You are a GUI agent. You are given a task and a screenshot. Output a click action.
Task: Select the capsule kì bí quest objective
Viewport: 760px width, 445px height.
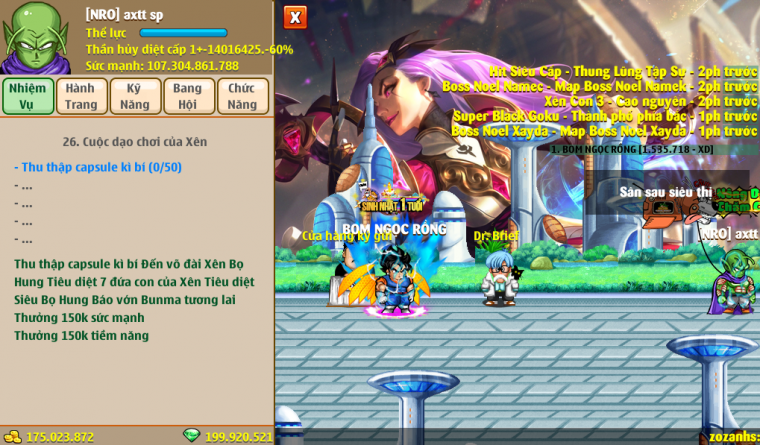point(98,167)
